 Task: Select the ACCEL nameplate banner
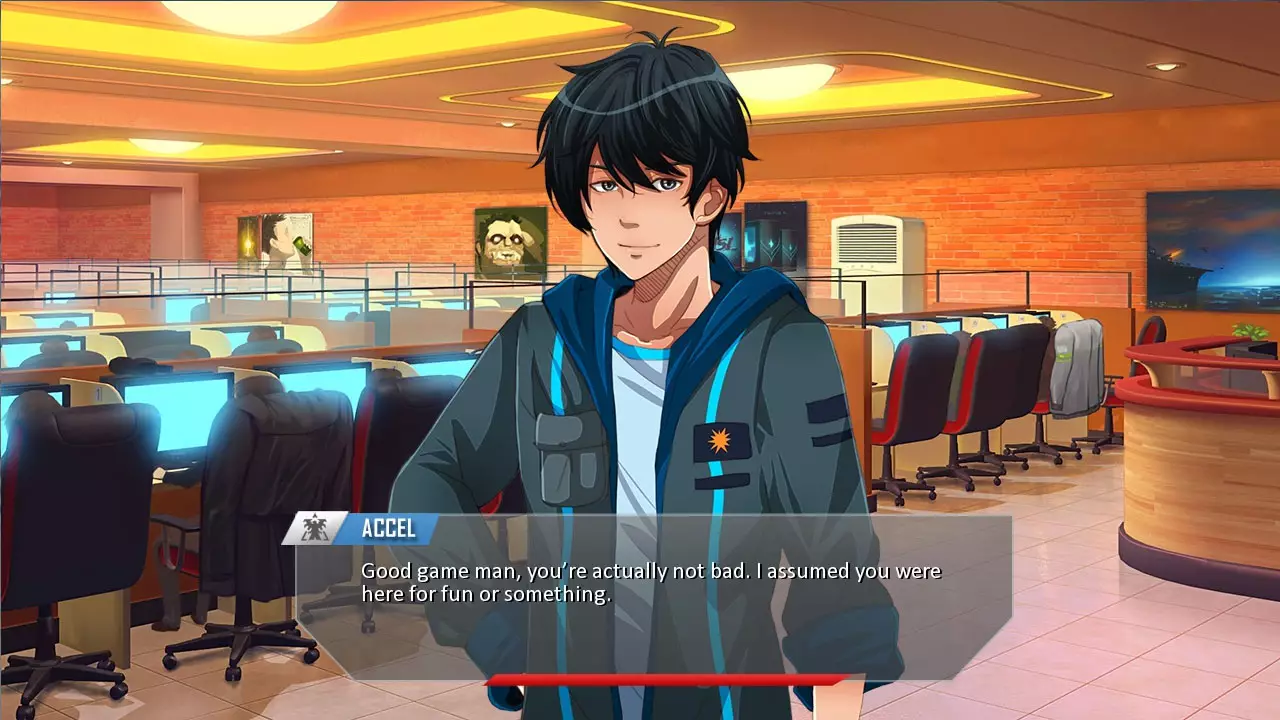pyautogui.click(x=395, y=529)
